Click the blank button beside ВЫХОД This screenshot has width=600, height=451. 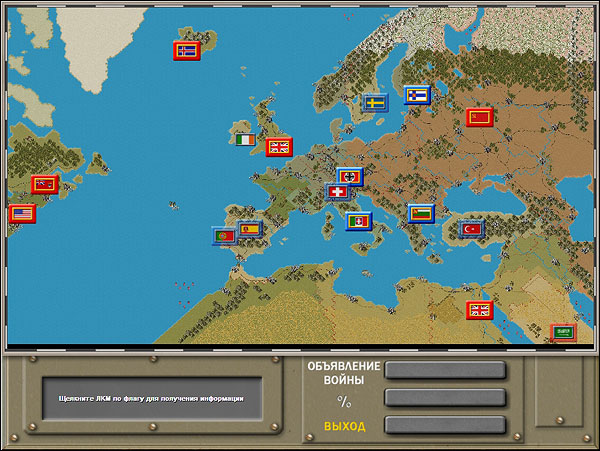pos(445,425)
